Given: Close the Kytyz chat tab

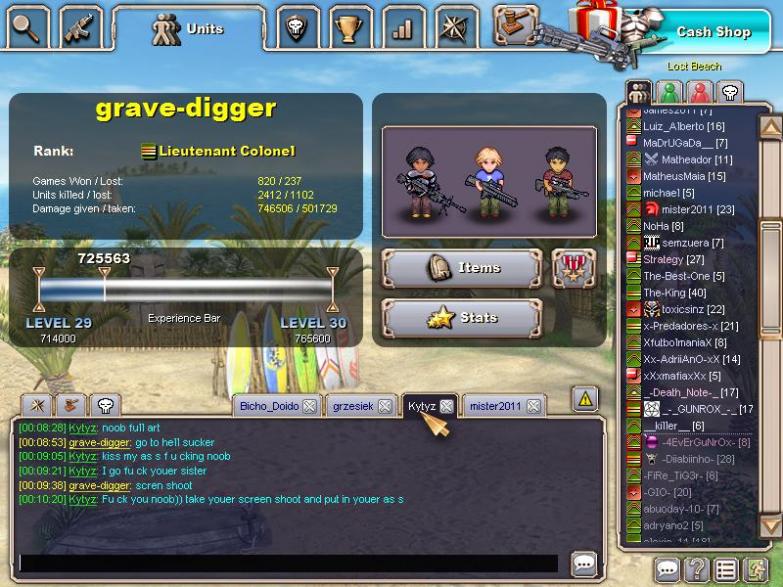Looking at the screenshot, I should (446, 406).
